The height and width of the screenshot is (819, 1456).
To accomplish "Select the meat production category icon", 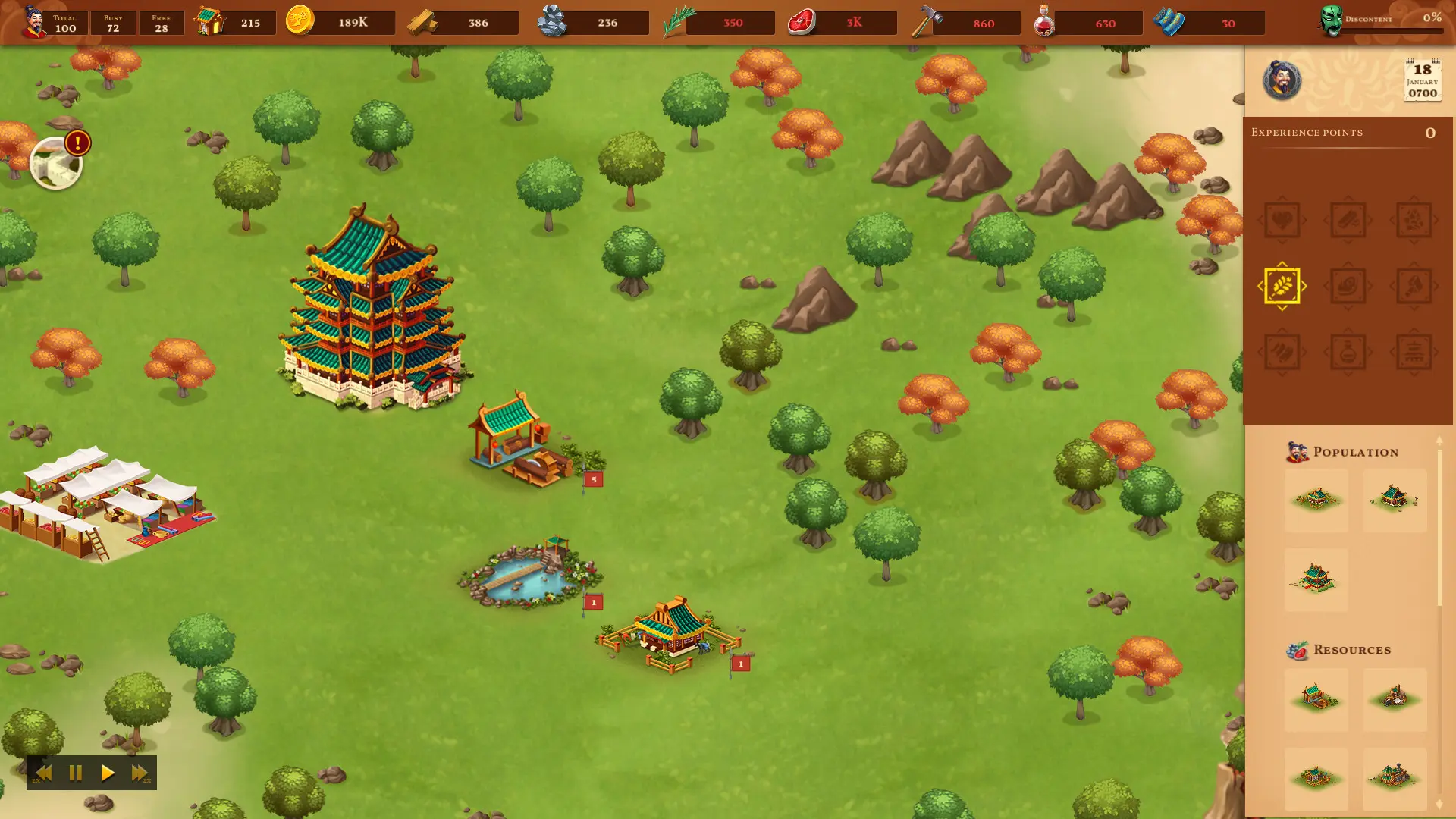I will tap(1348, 287).
